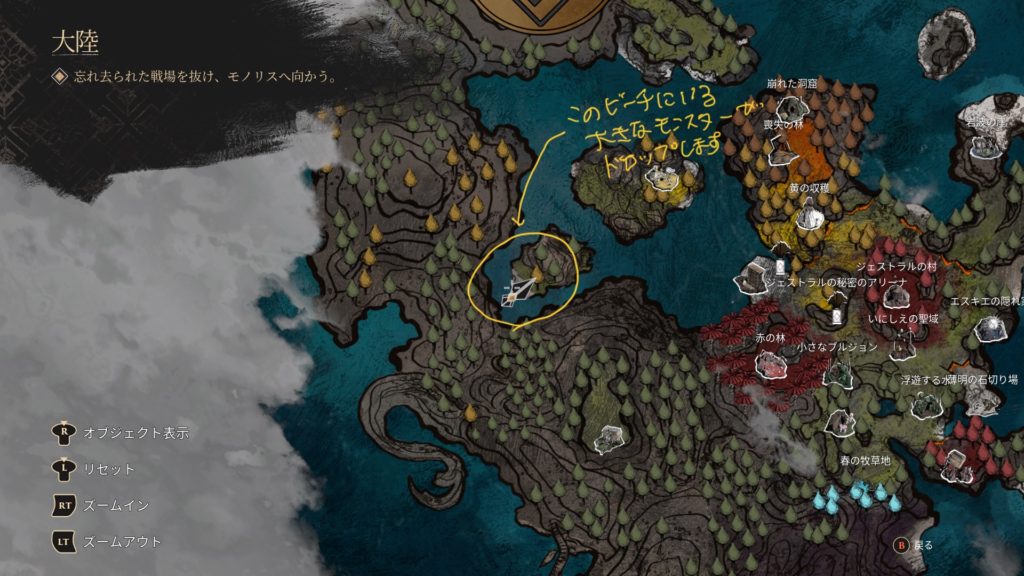
Task: Select the エスキエの隠れ家 location marker
Action: click(990, 326)
